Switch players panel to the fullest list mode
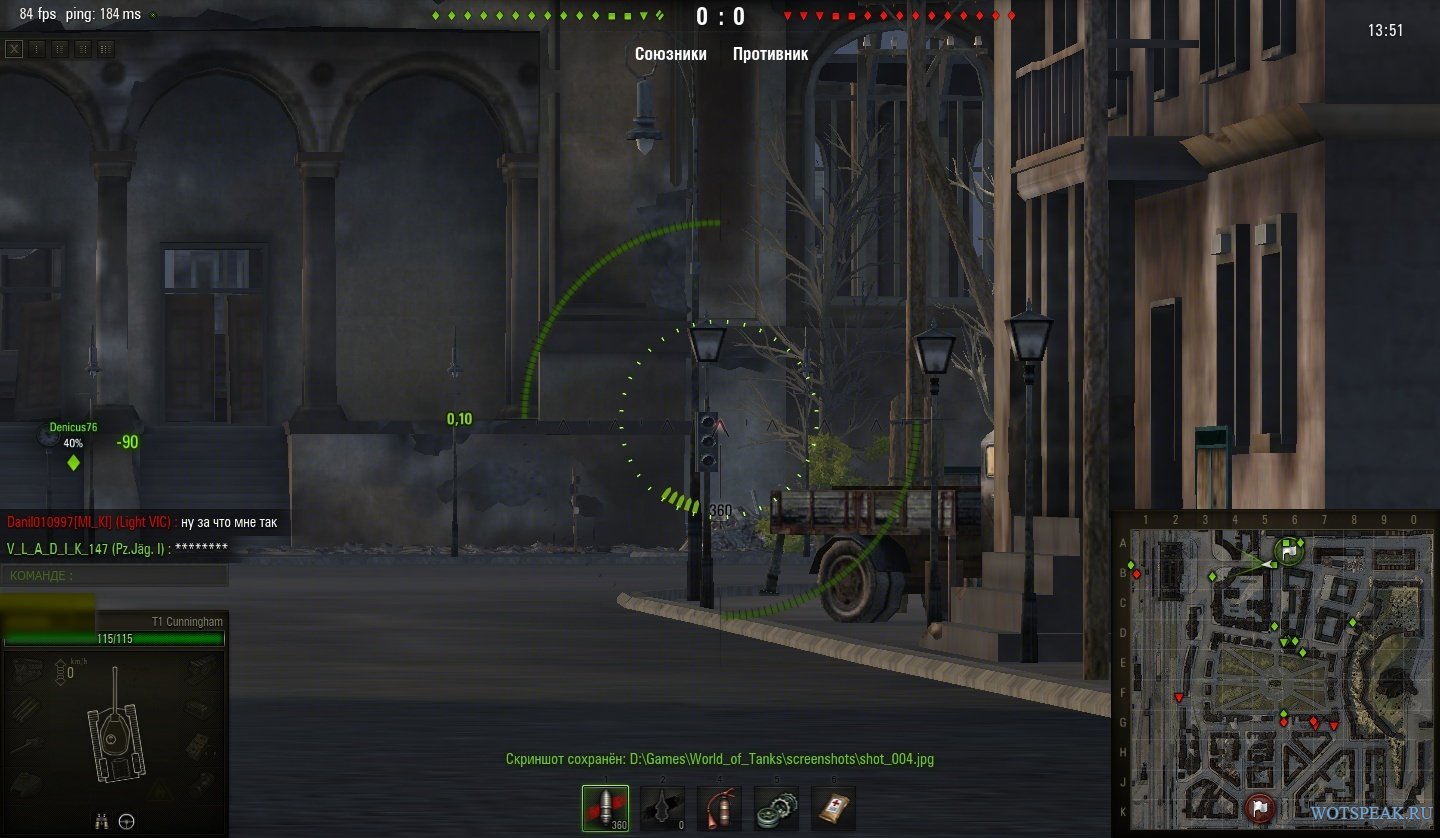Screen dimensions: 1440x838 105,49
